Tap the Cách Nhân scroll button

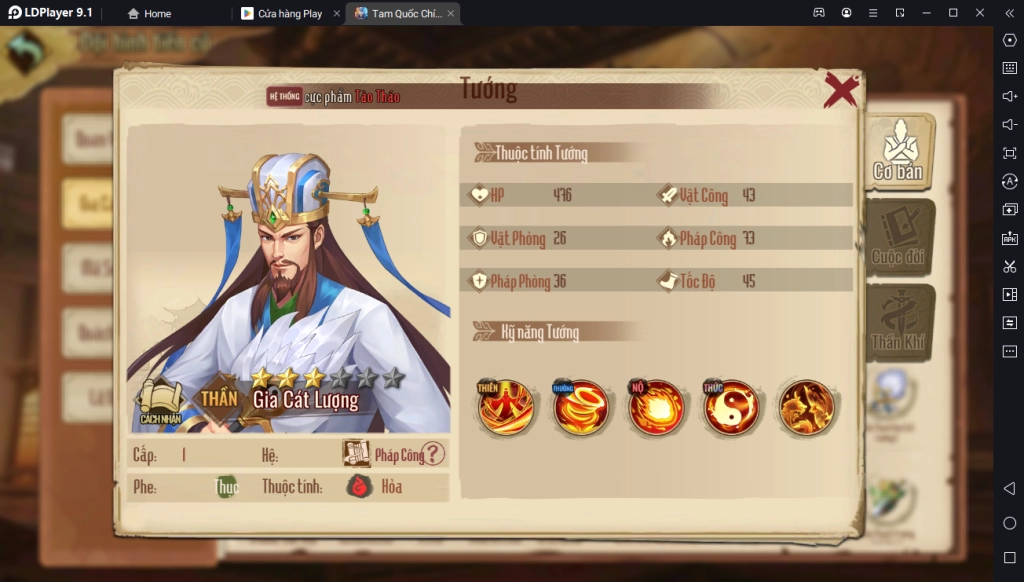161,402
